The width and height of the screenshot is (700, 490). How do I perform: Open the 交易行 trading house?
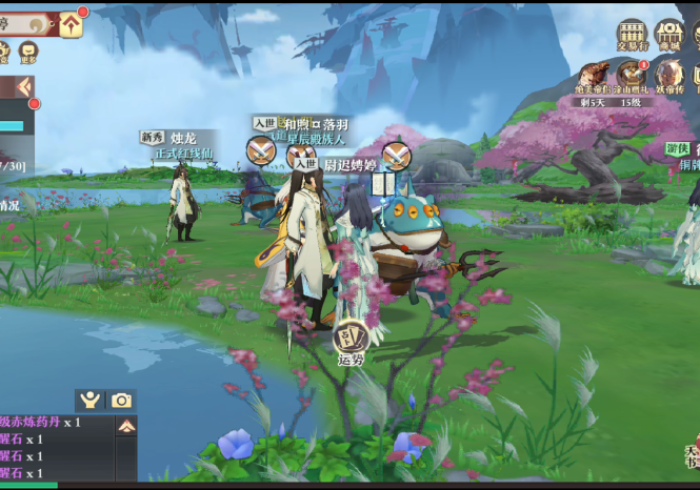pyautogui.click(x=631, y=36)
